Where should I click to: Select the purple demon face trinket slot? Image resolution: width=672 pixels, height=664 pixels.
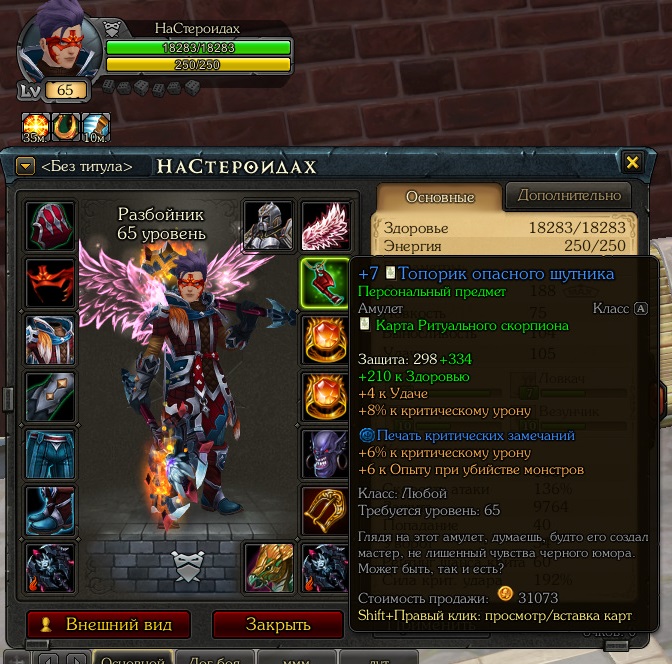click(x=325, y=455)
